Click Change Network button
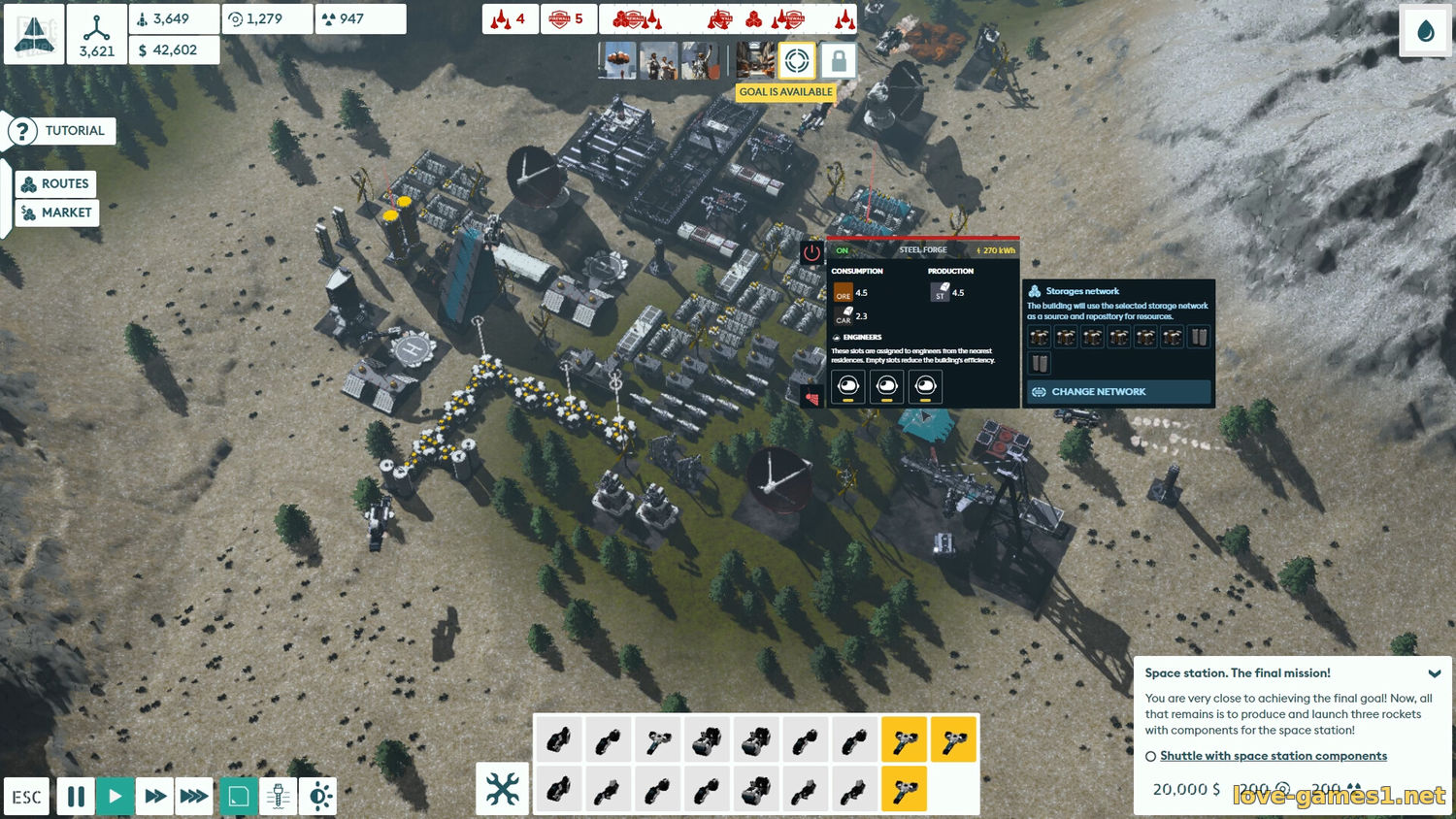1456x819 pixels. (x=1118, y=392)
